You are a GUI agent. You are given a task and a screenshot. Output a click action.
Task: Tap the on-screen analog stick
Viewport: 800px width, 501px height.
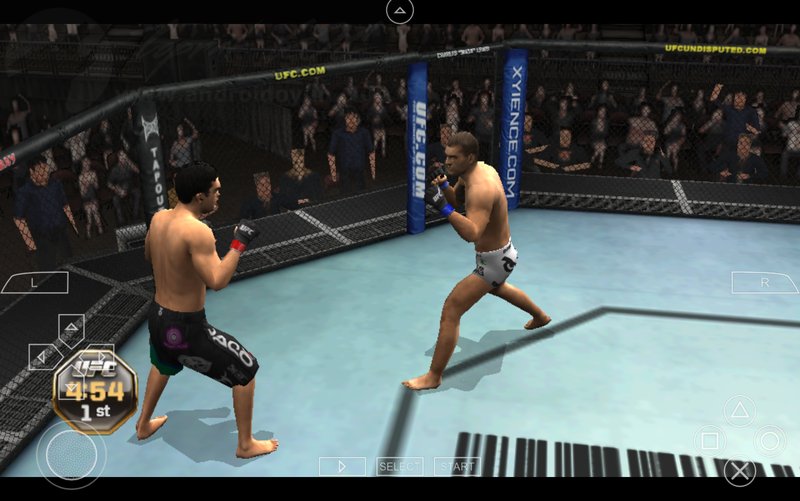click(x=71, y=455)
